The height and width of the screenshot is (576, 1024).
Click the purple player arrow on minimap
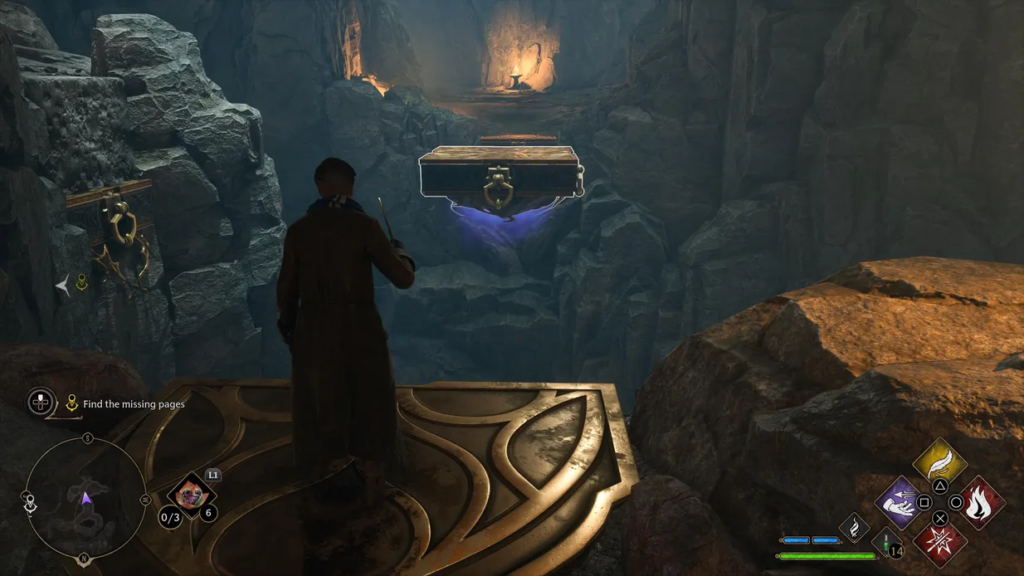tap(87, 496)
